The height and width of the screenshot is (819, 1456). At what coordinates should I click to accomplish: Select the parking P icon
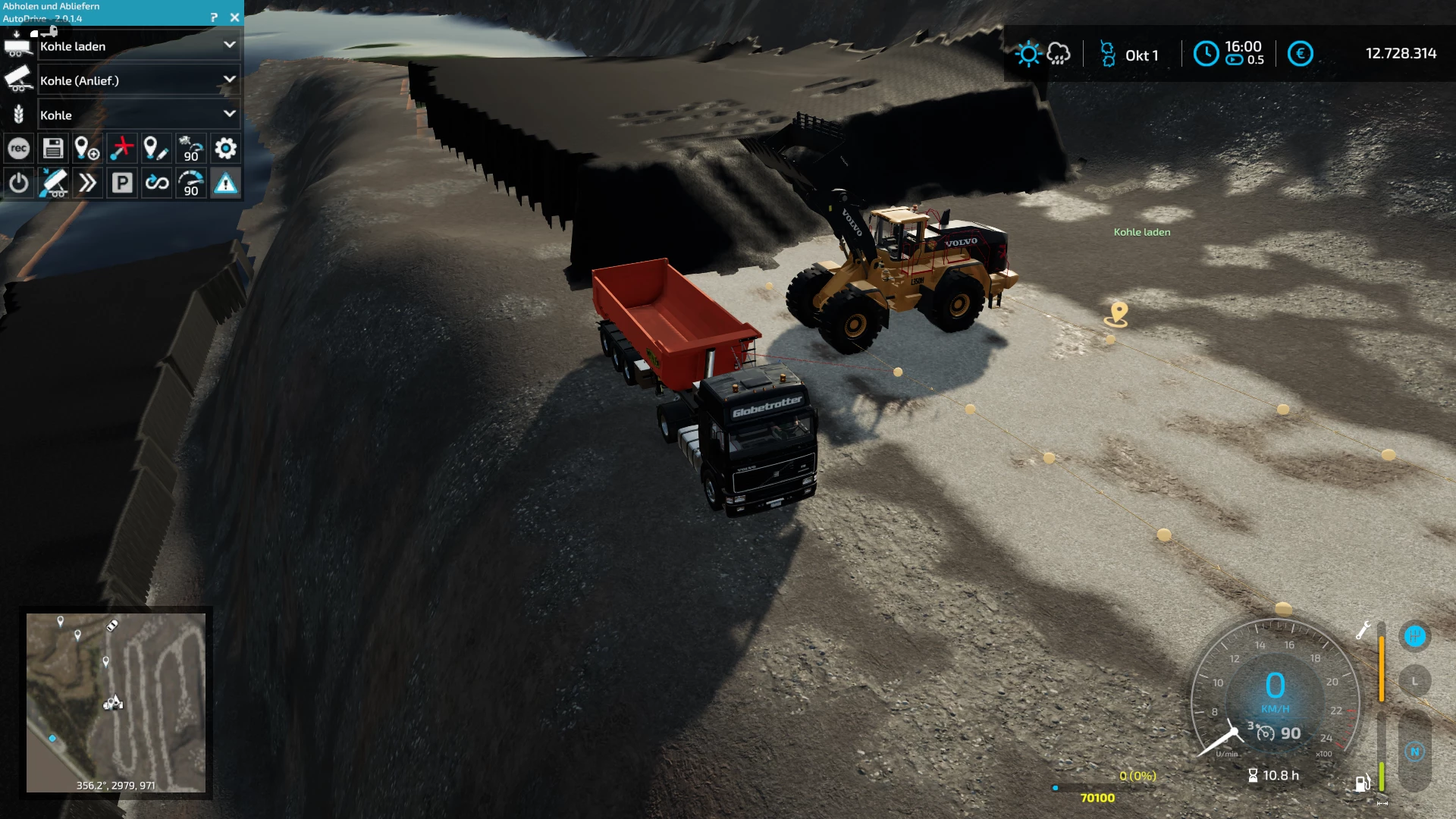click(122, 183)
